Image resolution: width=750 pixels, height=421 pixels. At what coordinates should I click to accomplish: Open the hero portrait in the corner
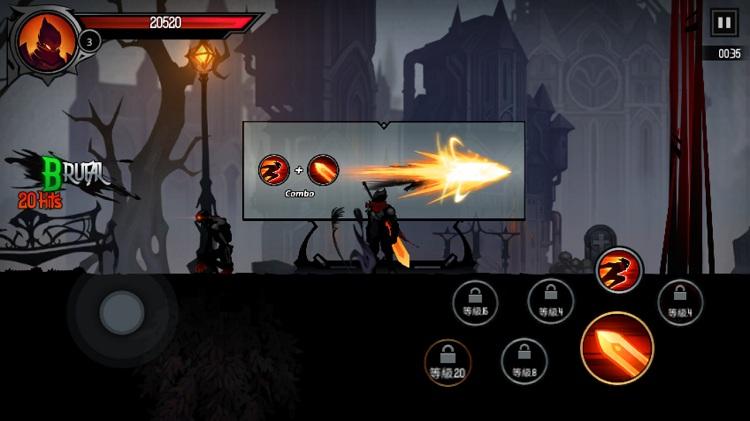coord(42,42)
